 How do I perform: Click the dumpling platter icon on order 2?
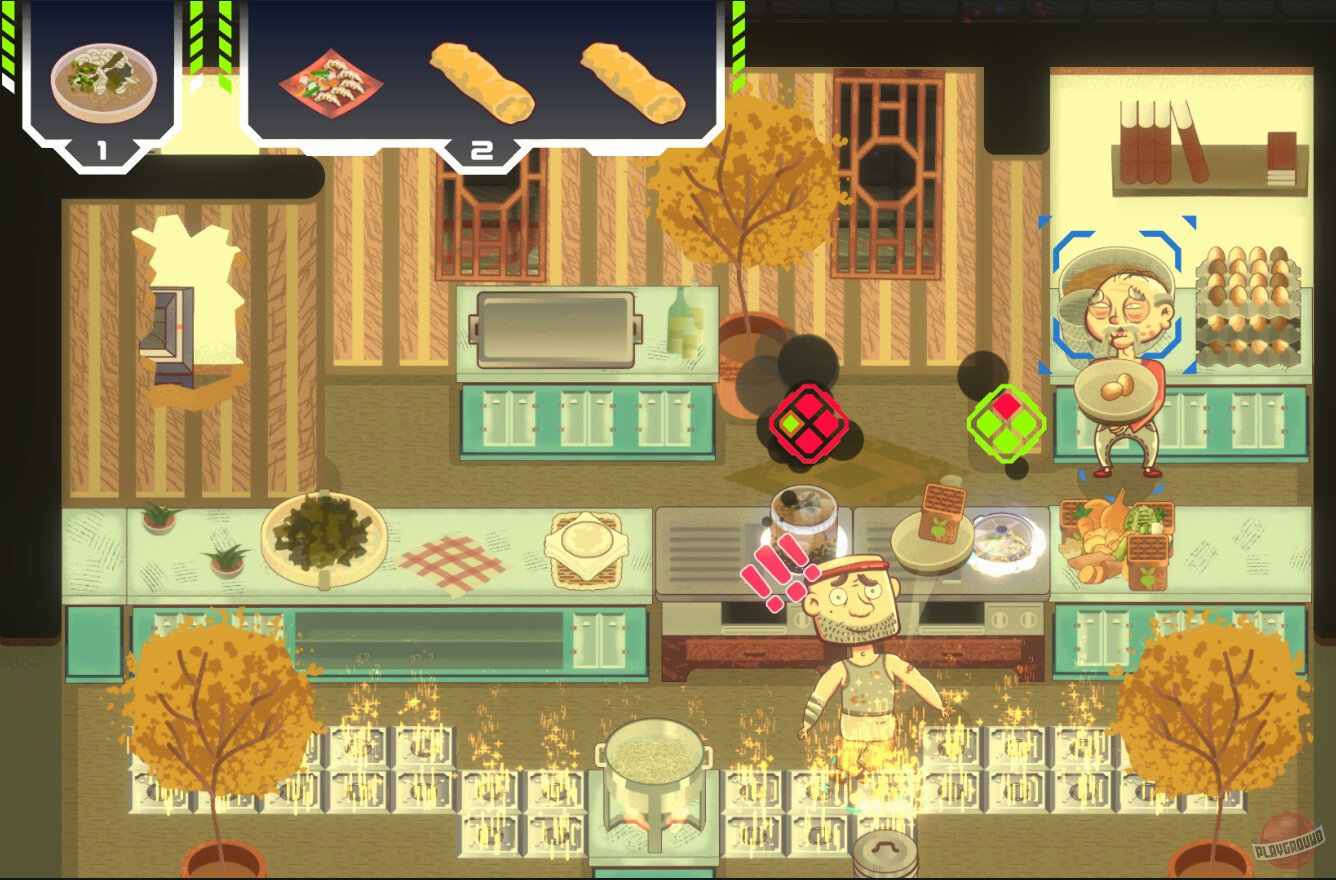330,85
